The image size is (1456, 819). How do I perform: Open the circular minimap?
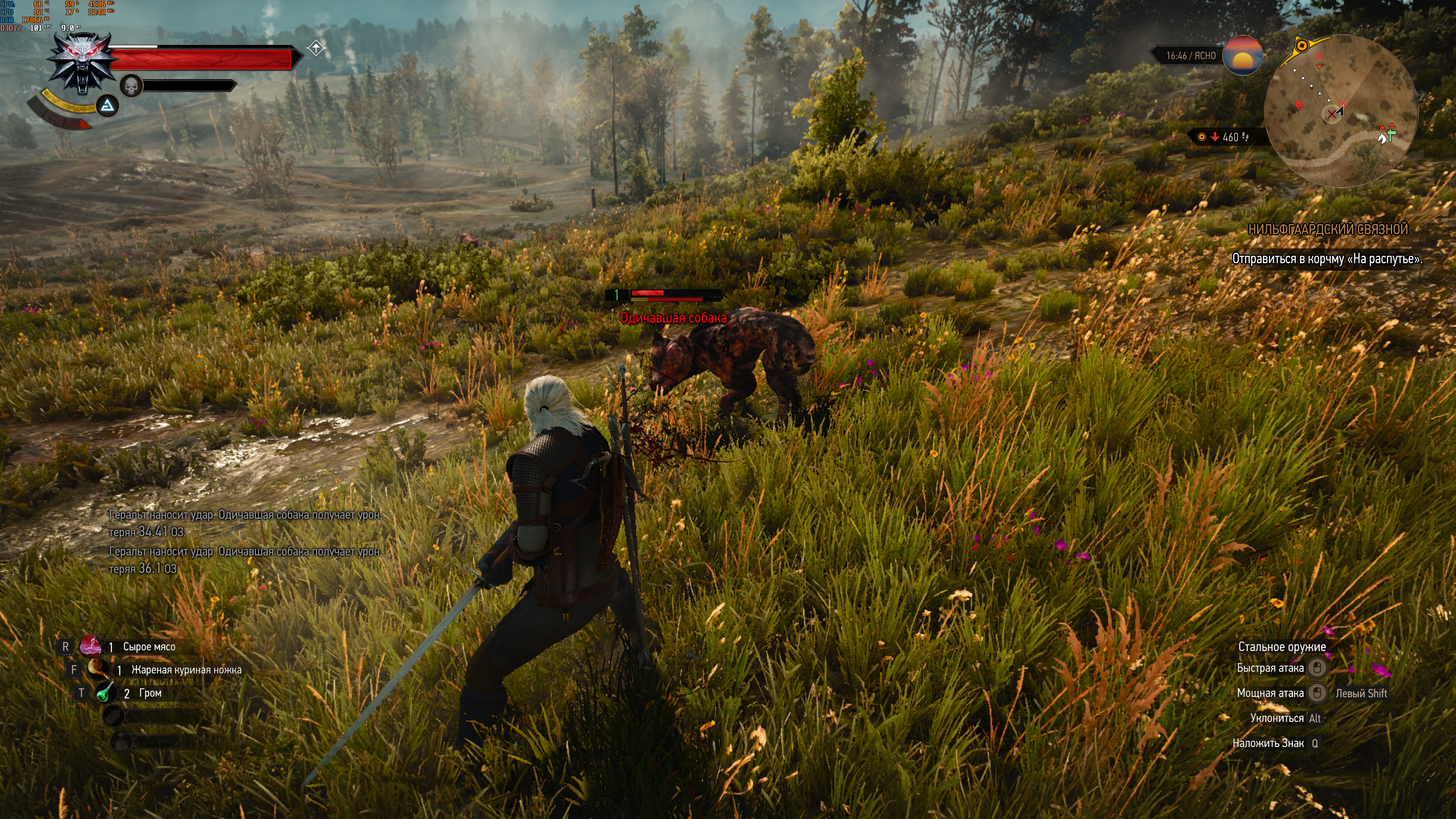1341,111
